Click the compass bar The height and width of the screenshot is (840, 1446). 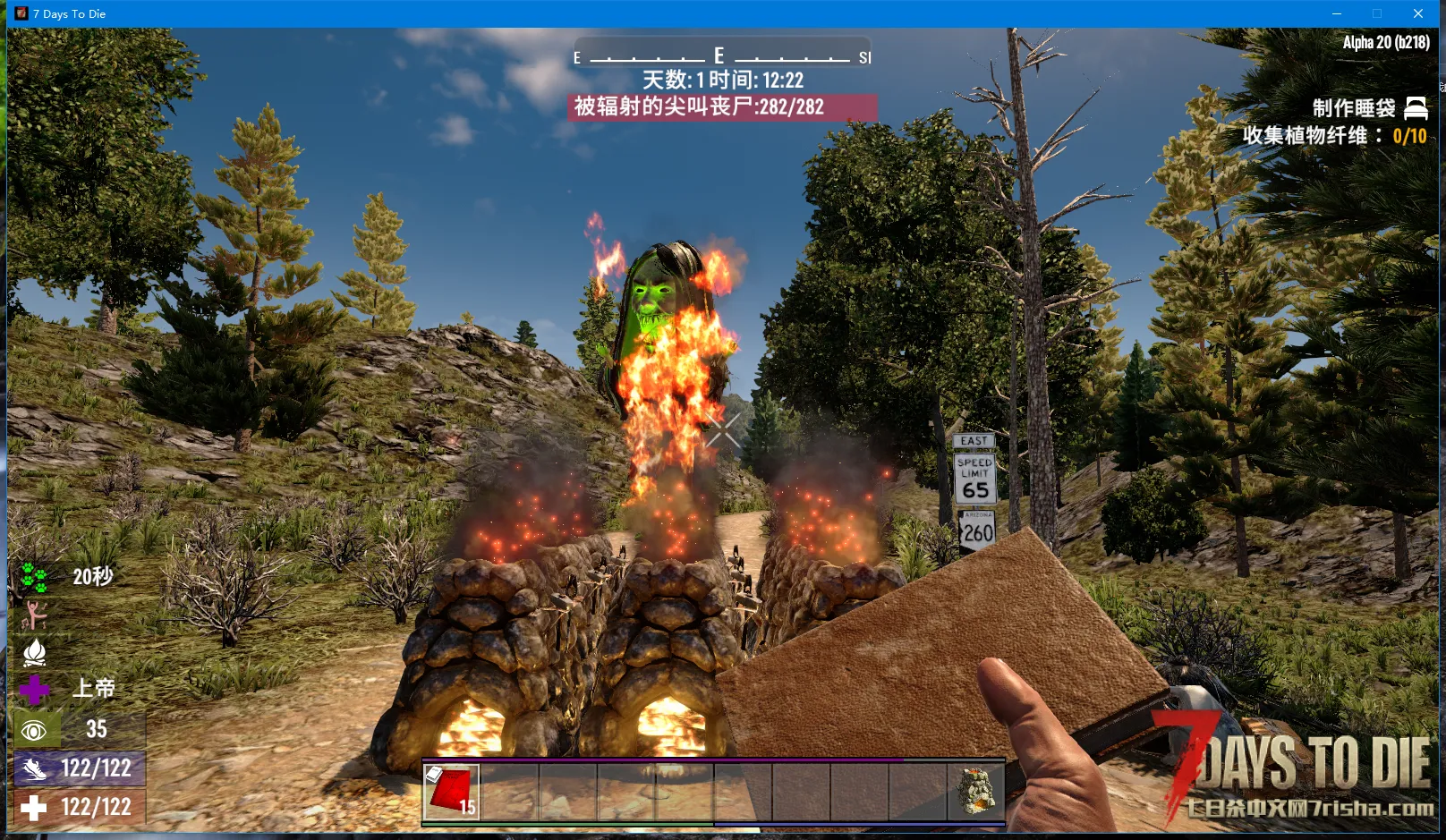tap(721, 56)
